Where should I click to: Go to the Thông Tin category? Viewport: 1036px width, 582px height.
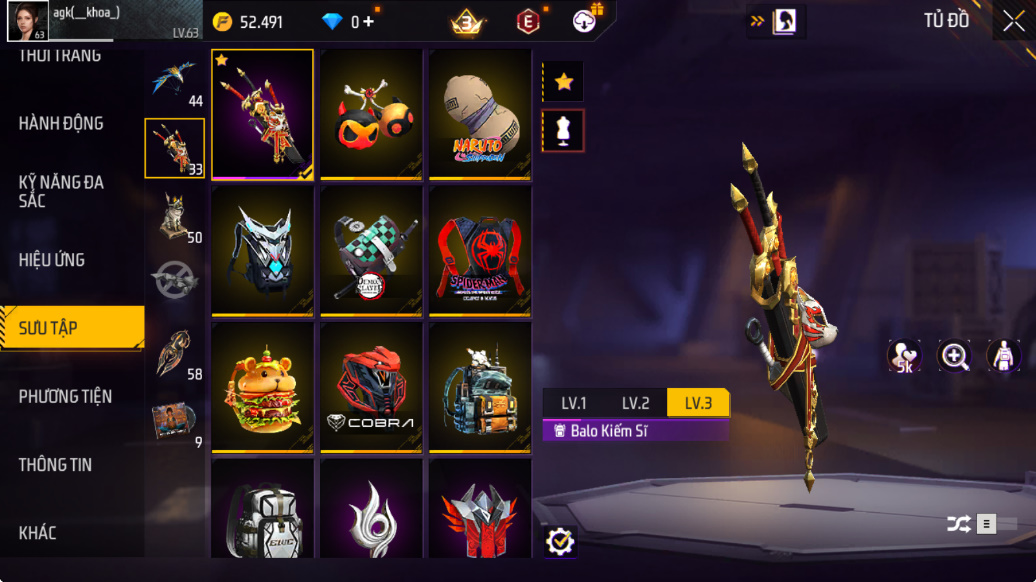56,465
